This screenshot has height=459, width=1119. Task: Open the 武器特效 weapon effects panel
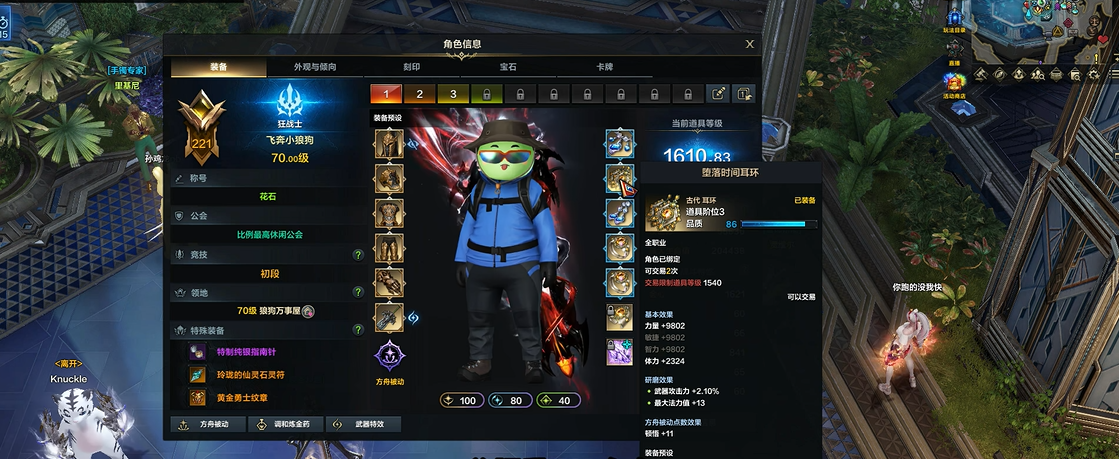coord(364,424)
